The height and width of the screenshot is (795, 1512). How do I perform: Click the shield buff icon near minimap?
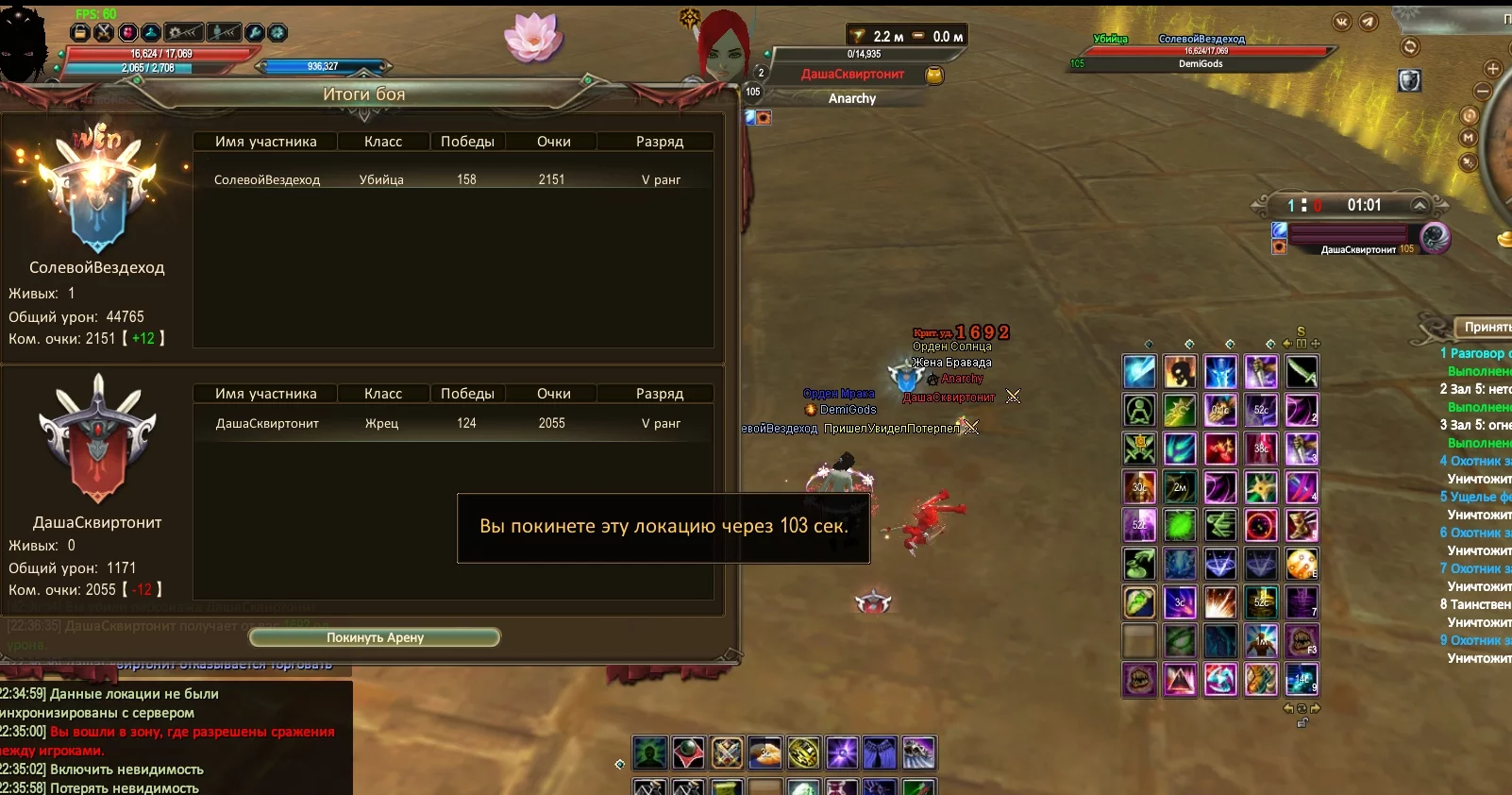click(1409, 81)
